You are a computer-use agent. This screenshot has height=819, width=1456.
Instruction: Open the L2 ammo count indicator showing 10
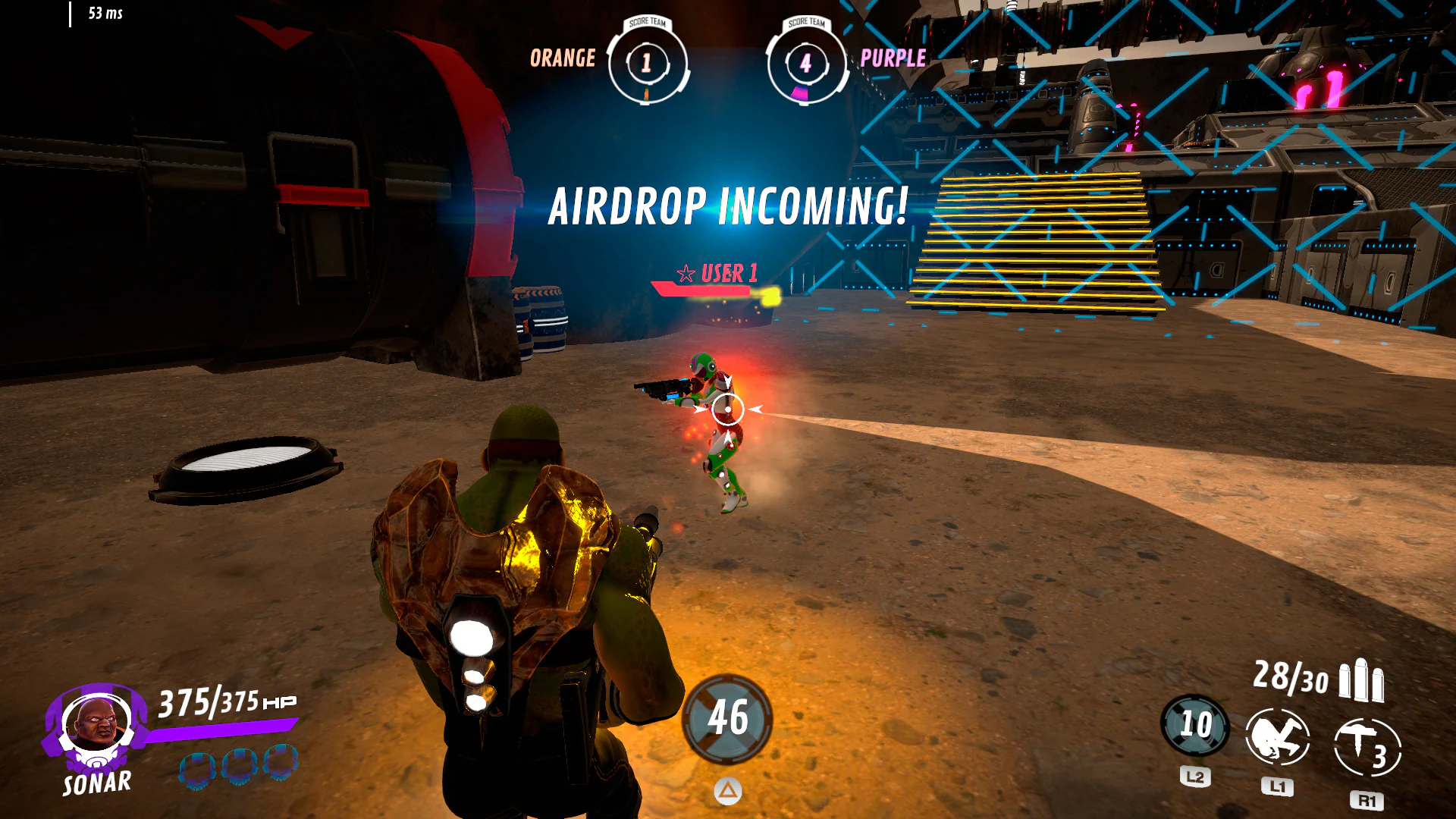(1196, 724)
